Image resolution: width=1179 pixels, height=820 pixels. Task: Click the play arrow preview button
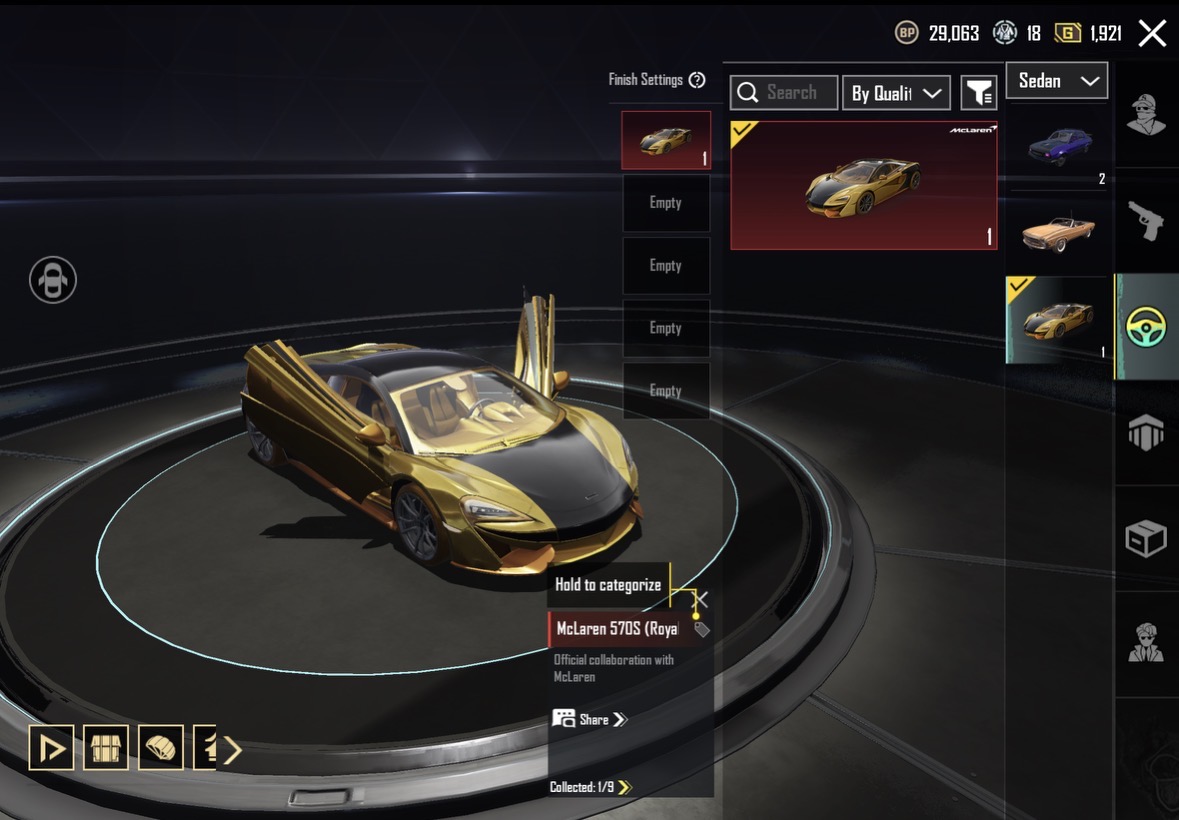[x=51, y=748]
